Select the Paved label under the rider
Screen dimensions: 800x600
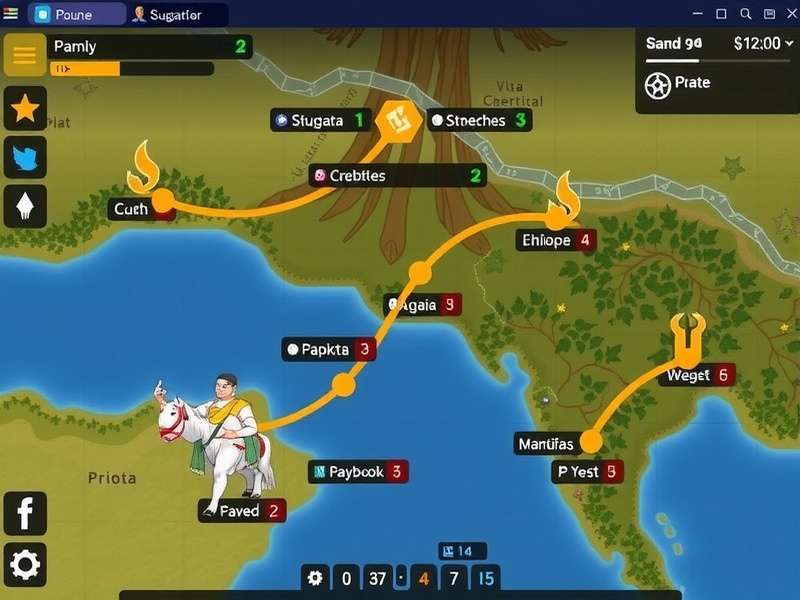(243, 511)
